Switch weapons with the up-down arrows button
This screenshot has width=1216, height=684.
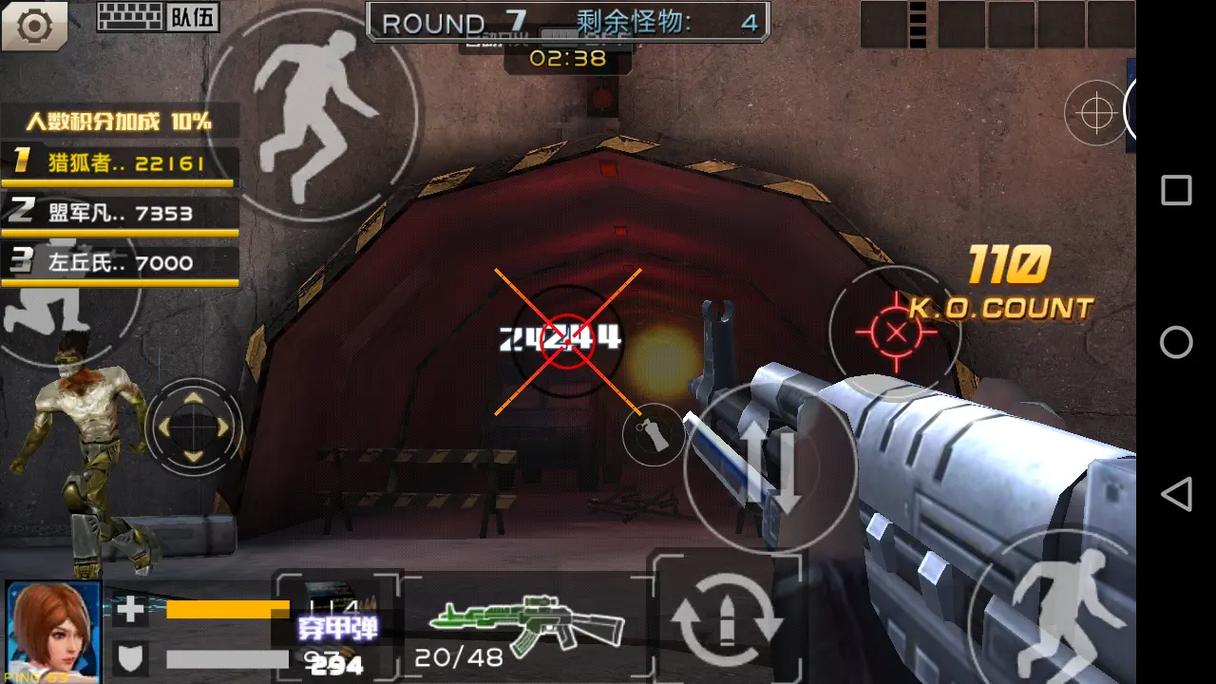click(770, 468)
